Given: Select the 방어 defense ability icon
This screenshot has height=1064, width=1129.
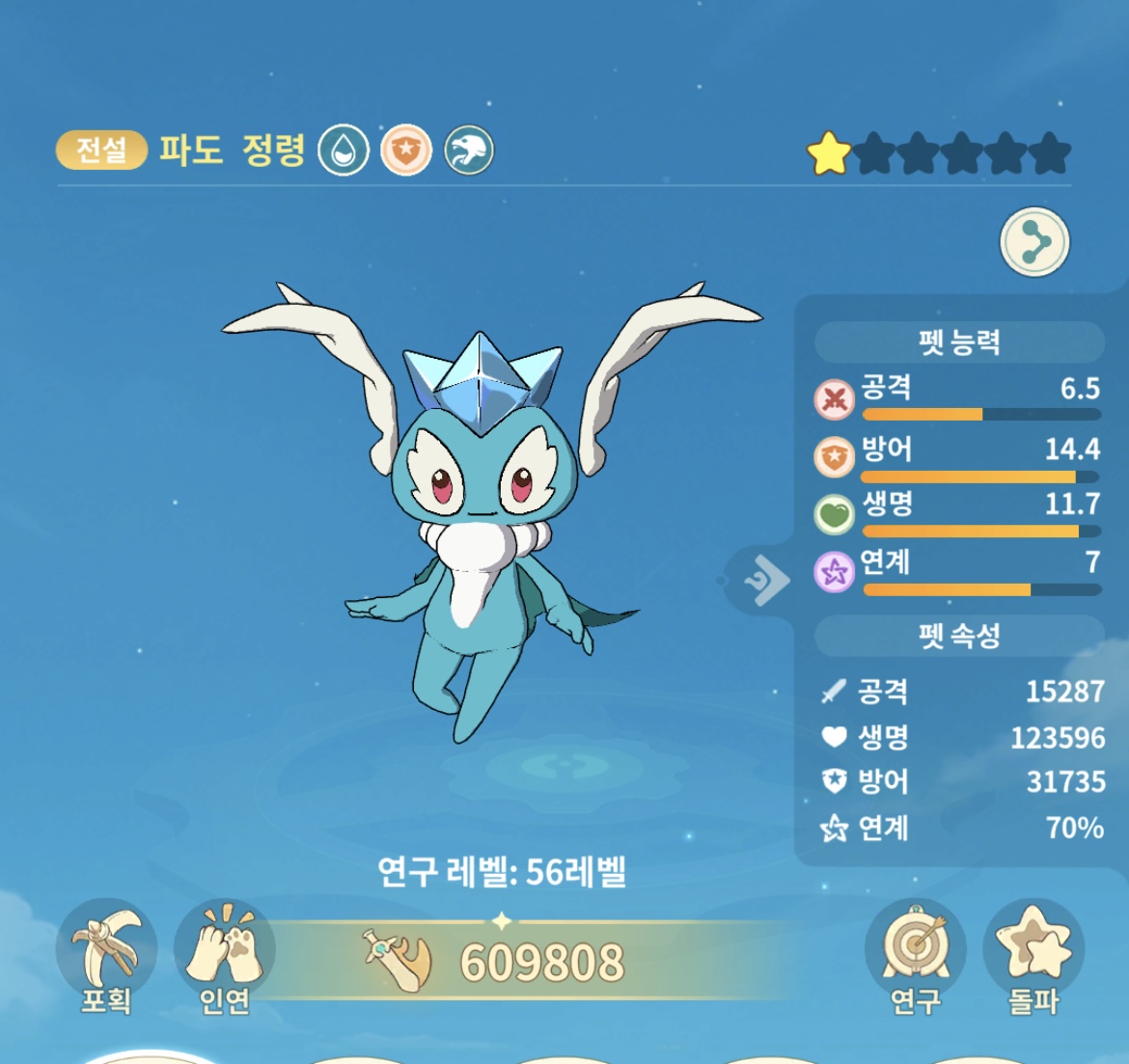Looking at the screenshot, I should point(835,457).
